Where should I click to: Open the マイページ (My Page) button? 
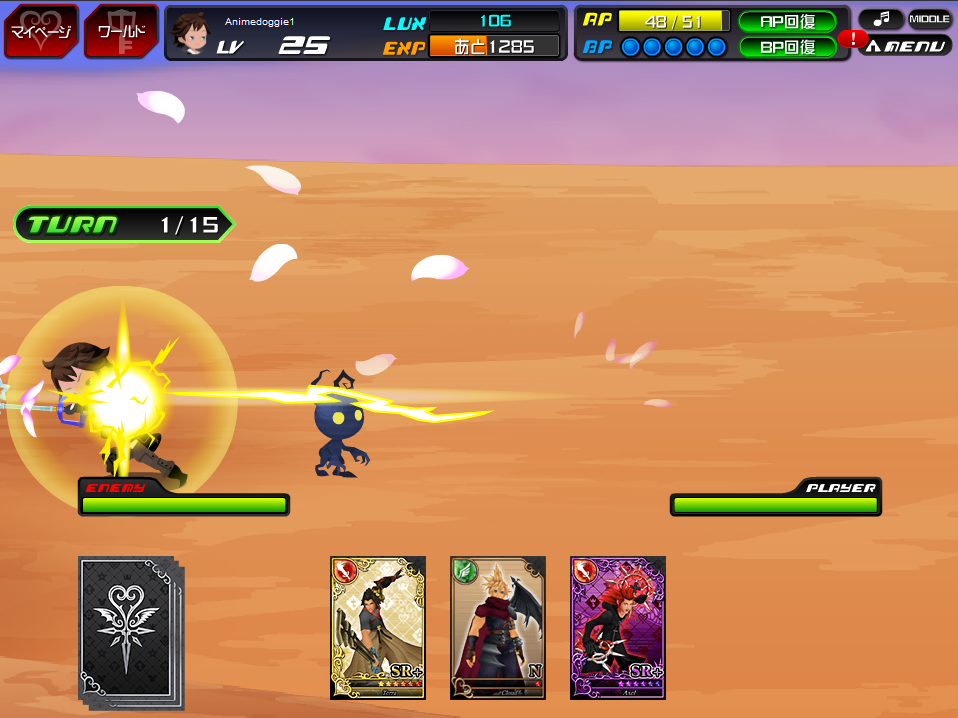[x=42, y=31]
